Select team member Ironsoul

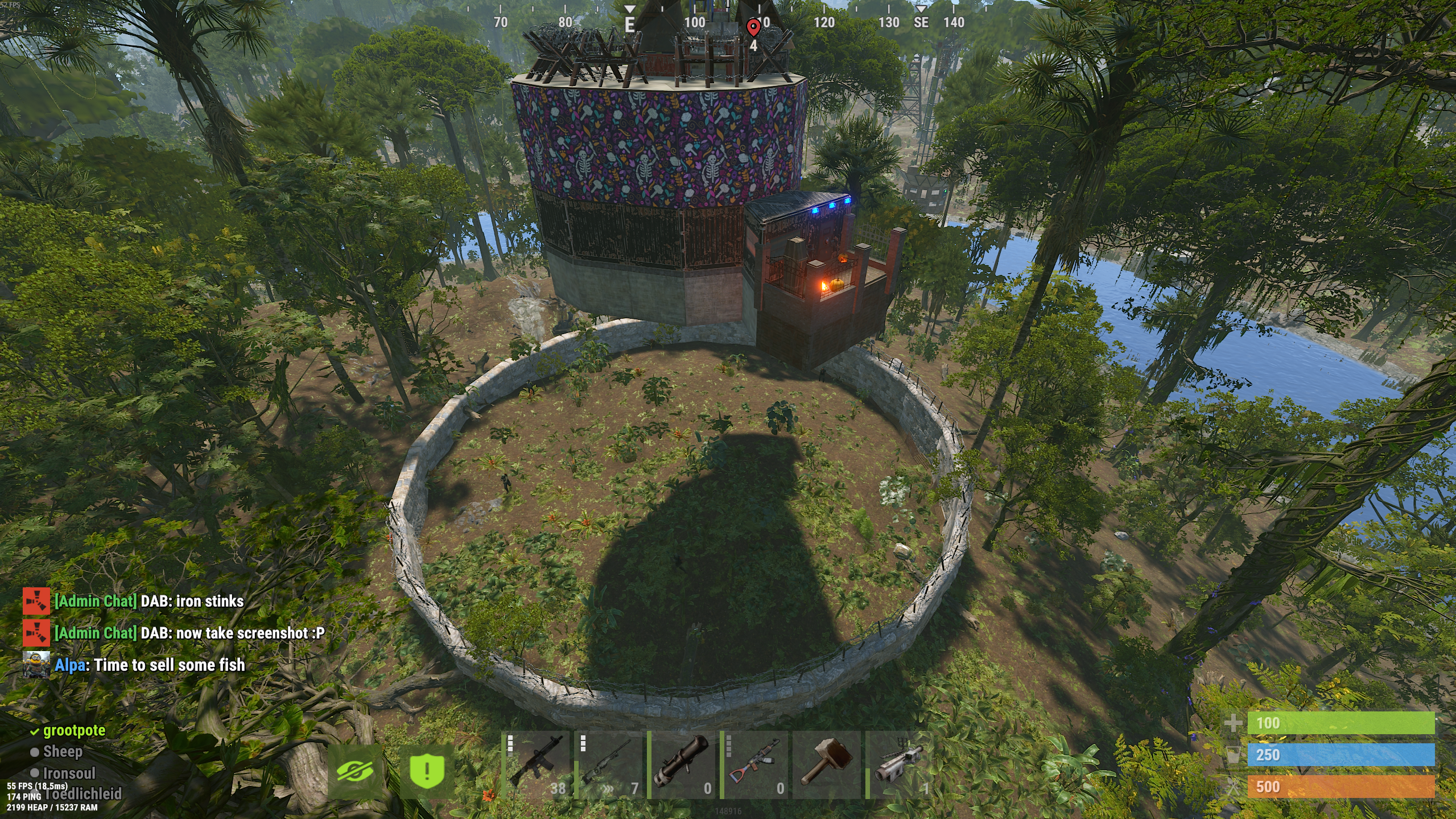tap(69, 773)
